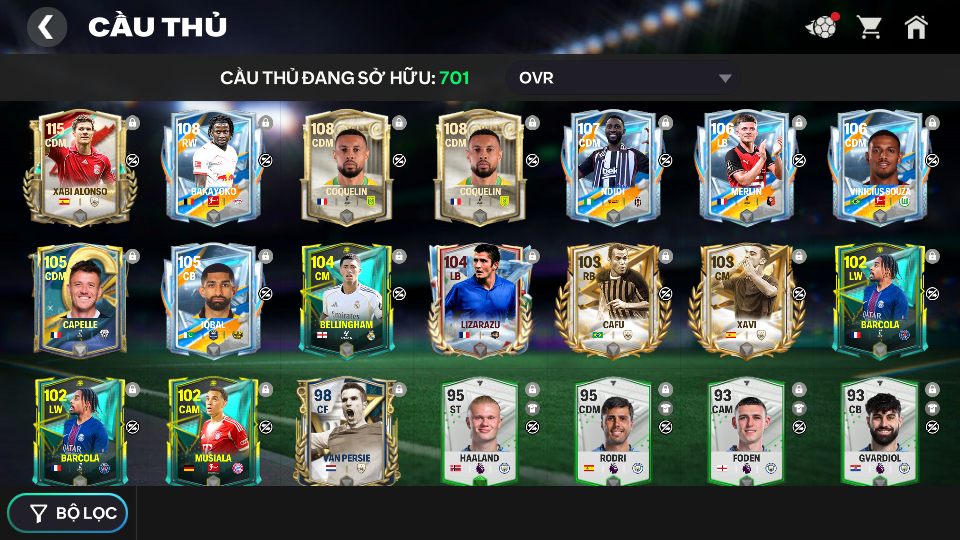
Task: Select the Haaland 95 ST card
Action: point(479,430)
